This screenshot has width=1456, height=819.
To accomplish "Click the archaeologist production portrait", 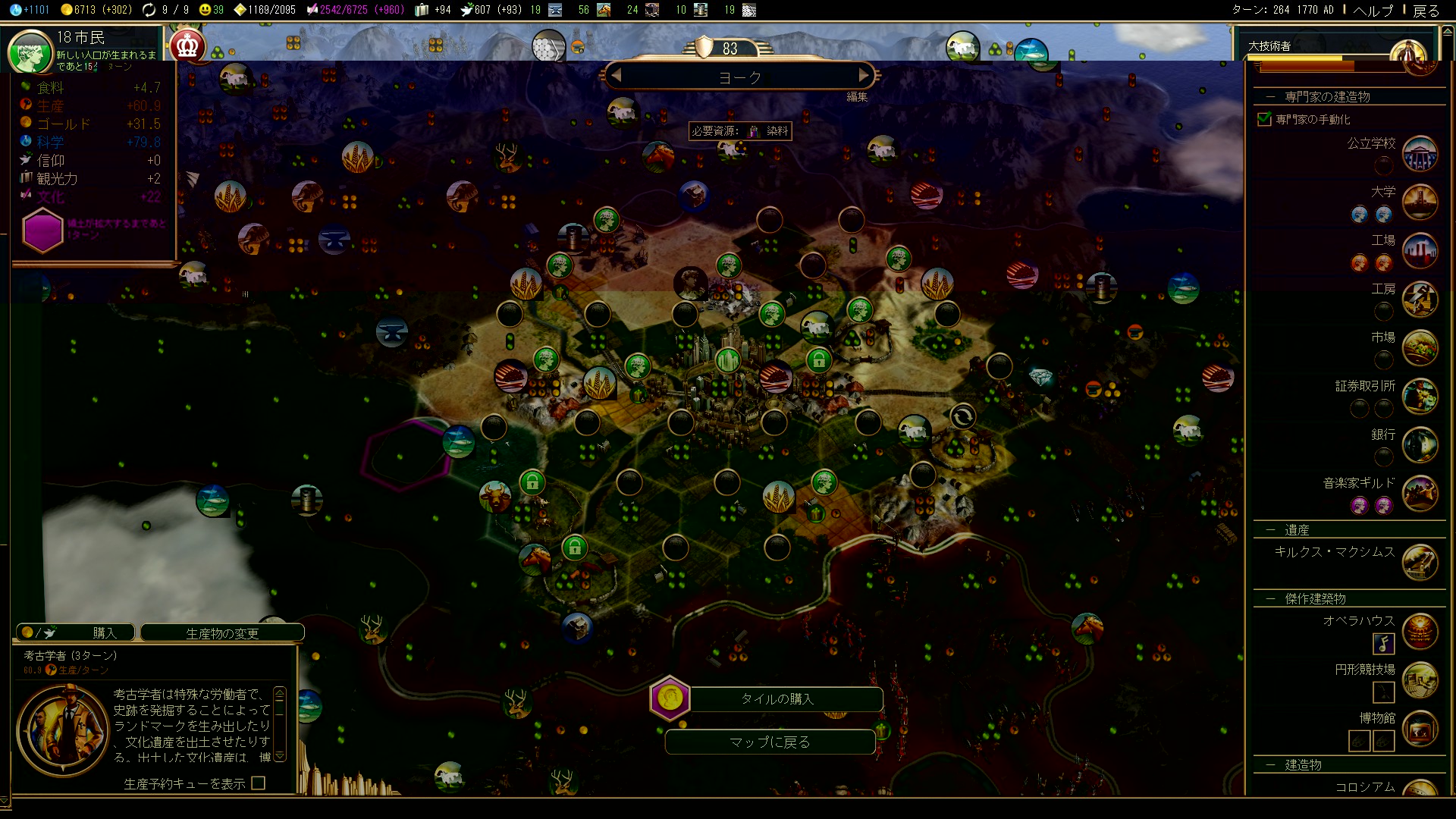I will tap(63, 730).
